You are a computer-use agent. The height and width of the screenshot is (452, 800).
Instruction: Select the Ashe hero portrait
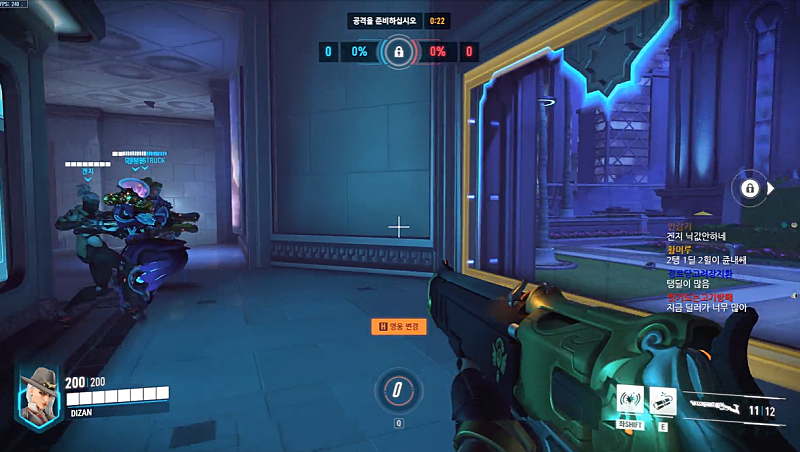[40, 392]
